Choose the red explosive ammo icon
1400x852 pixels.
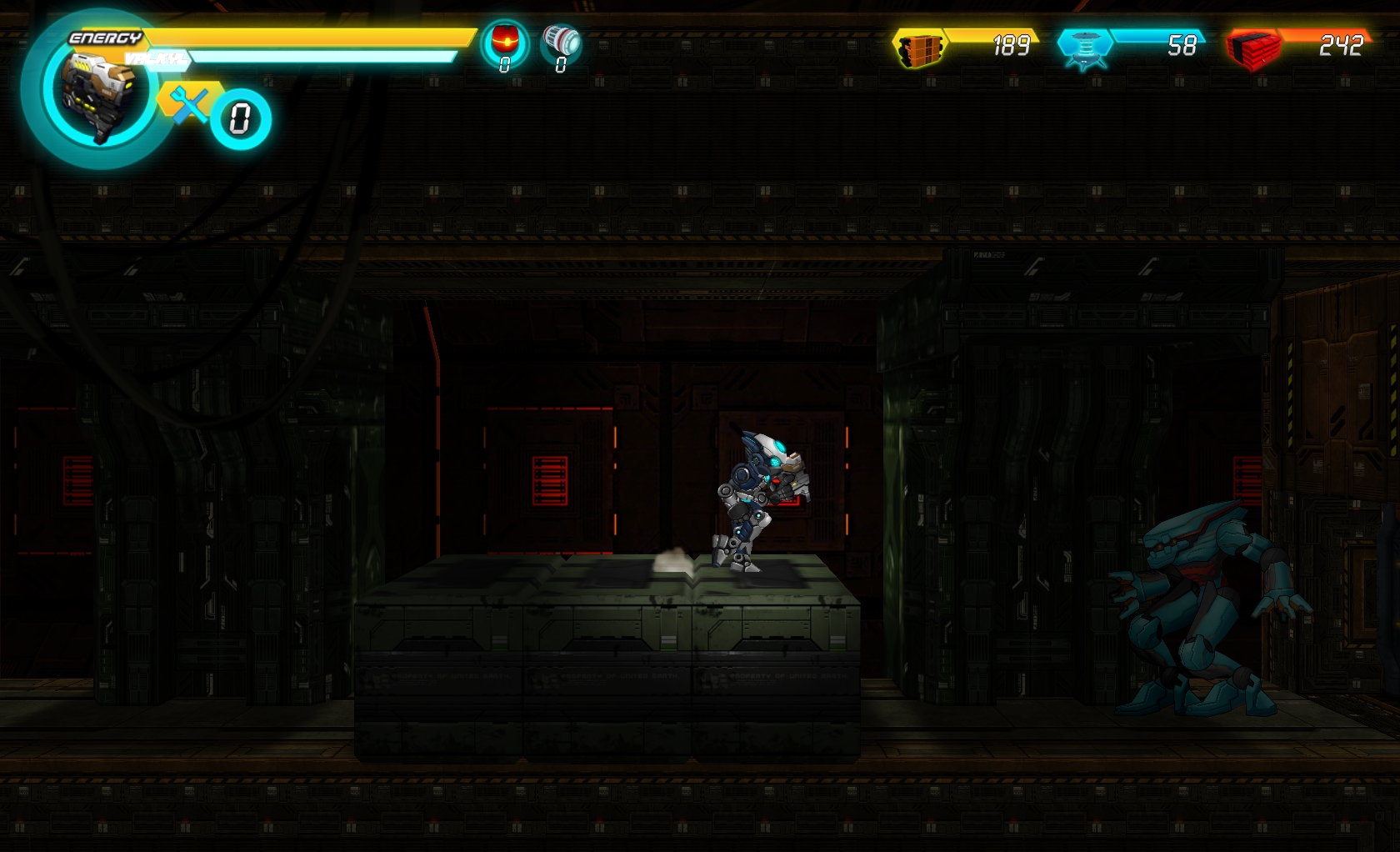pyautogui.click(x=1252, y=48)
